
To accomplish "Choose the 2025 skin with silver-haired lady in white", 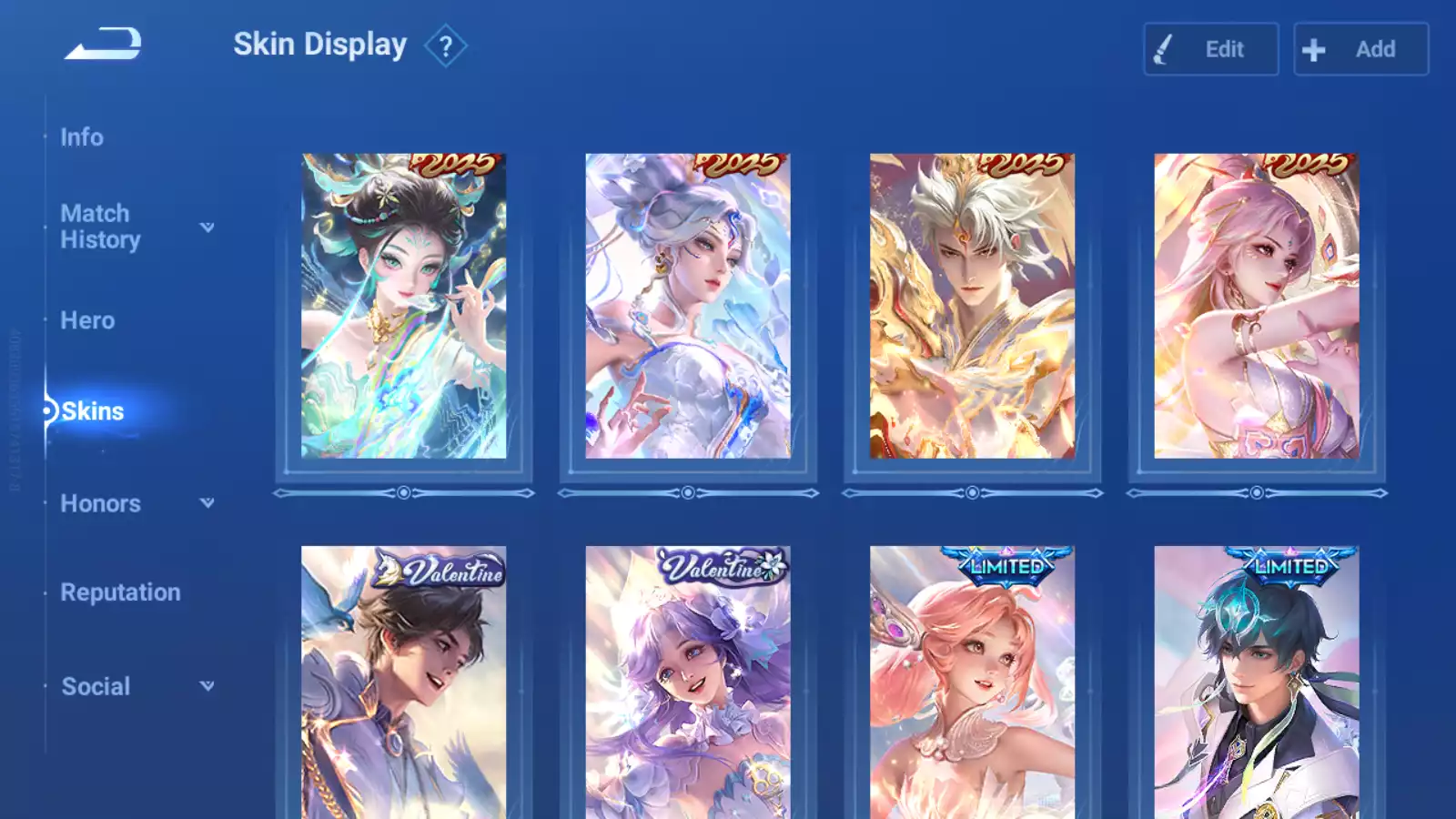I will point(688,306).
